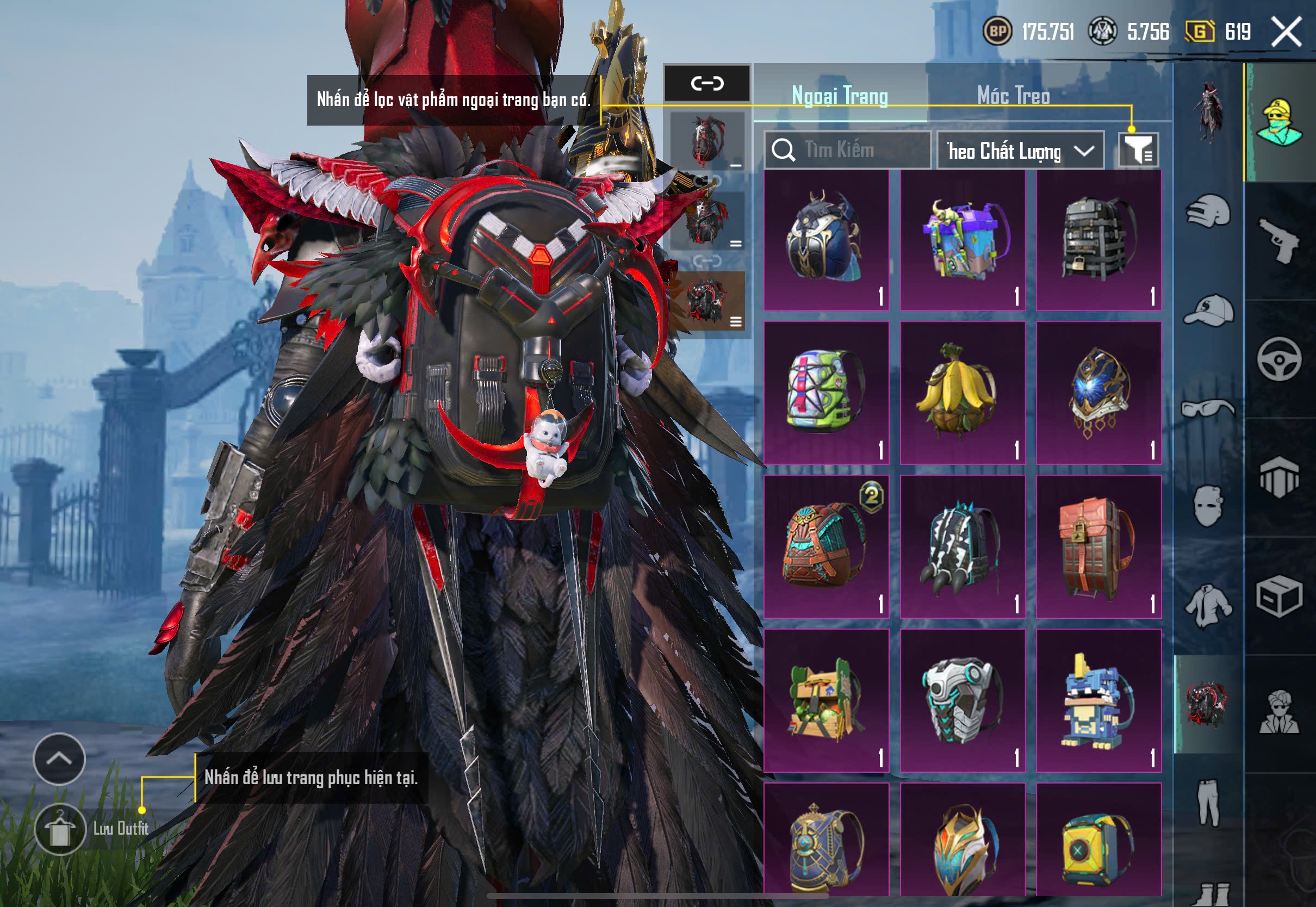Open the pistol weapons category

[1279, 240]
